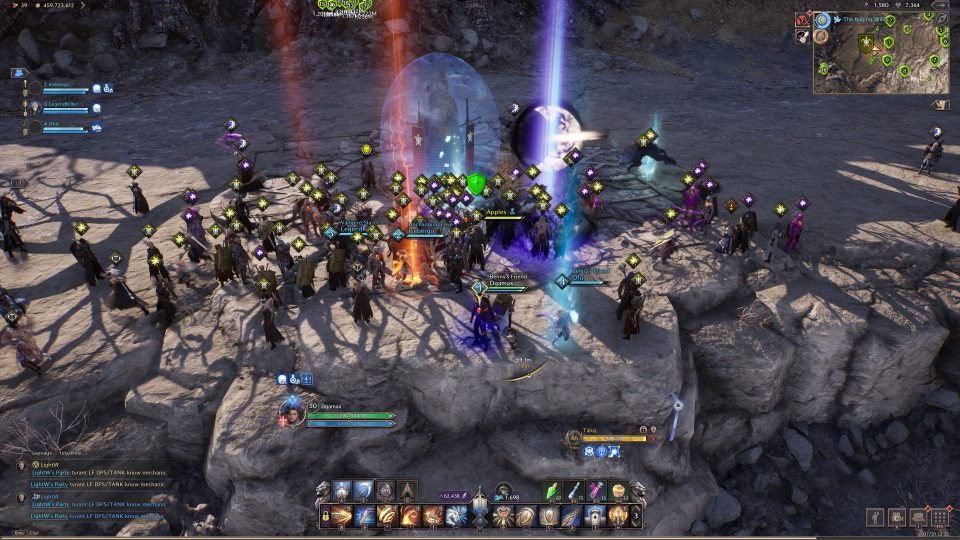Click the turtle shield marker on minimap

[x=866, y=42]
